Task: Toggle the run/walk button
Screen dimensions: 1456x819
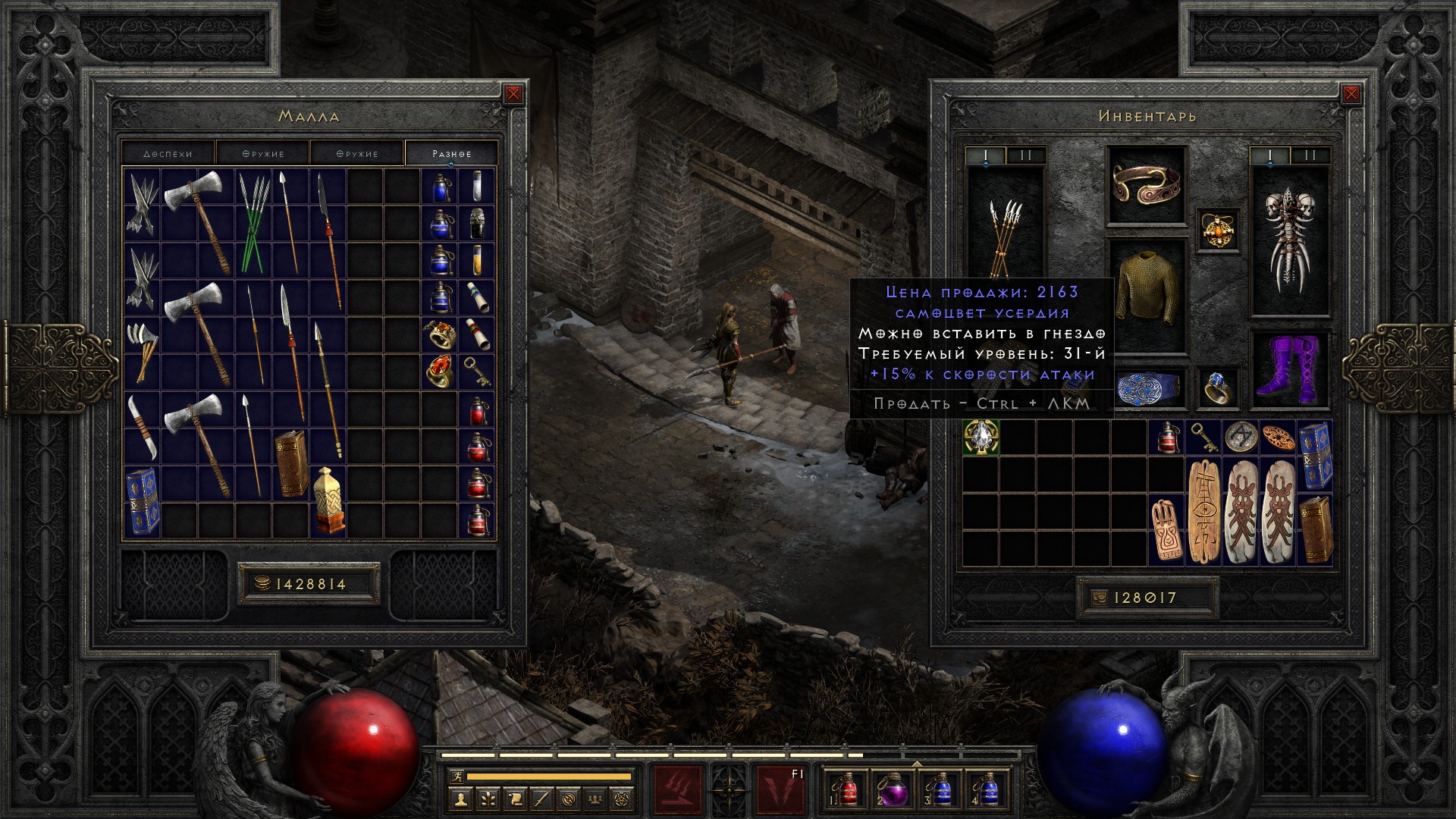Action: click(x=455, y=776)
